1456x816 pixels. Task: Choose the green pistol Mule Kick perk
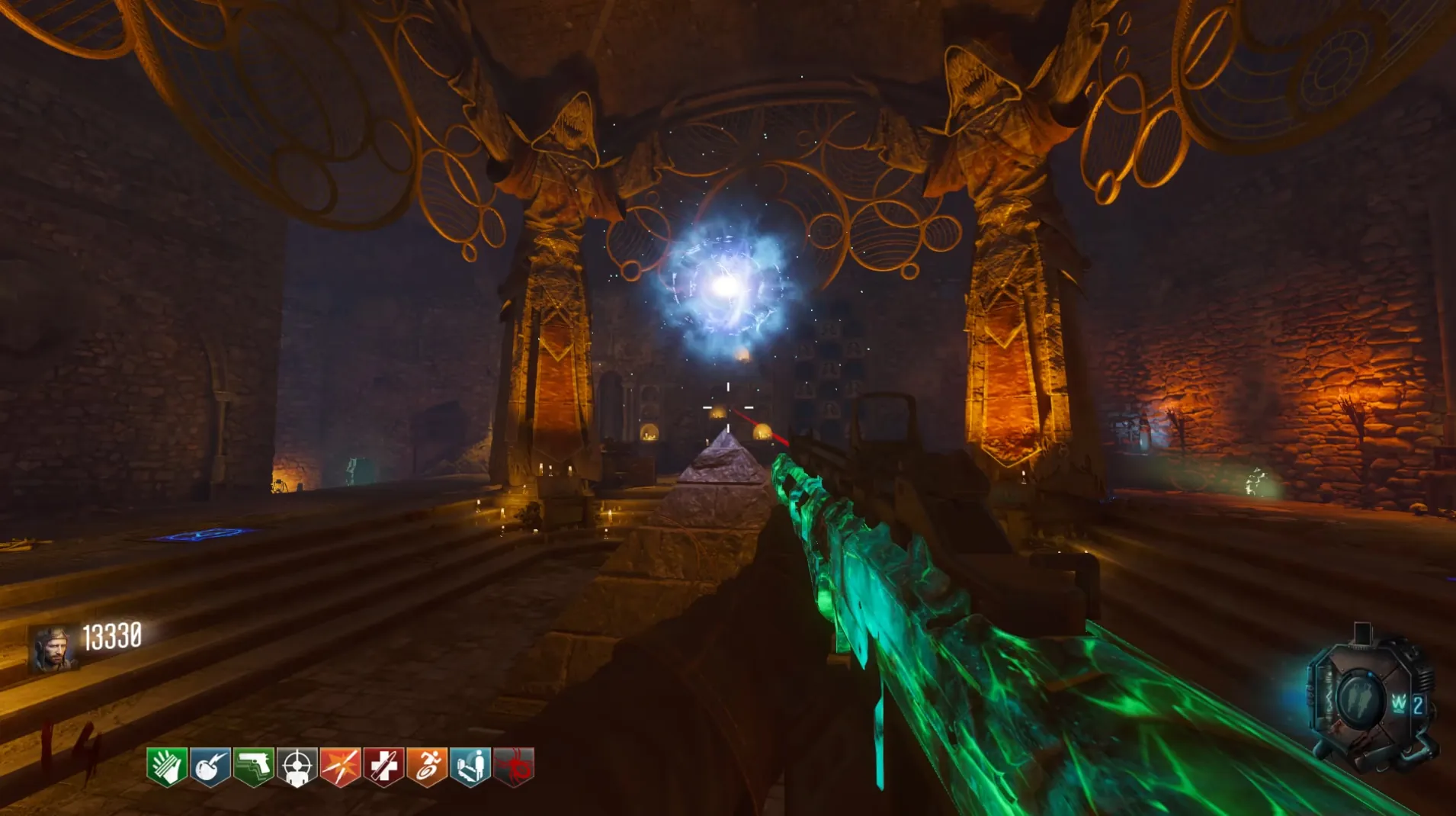point(254,766)
